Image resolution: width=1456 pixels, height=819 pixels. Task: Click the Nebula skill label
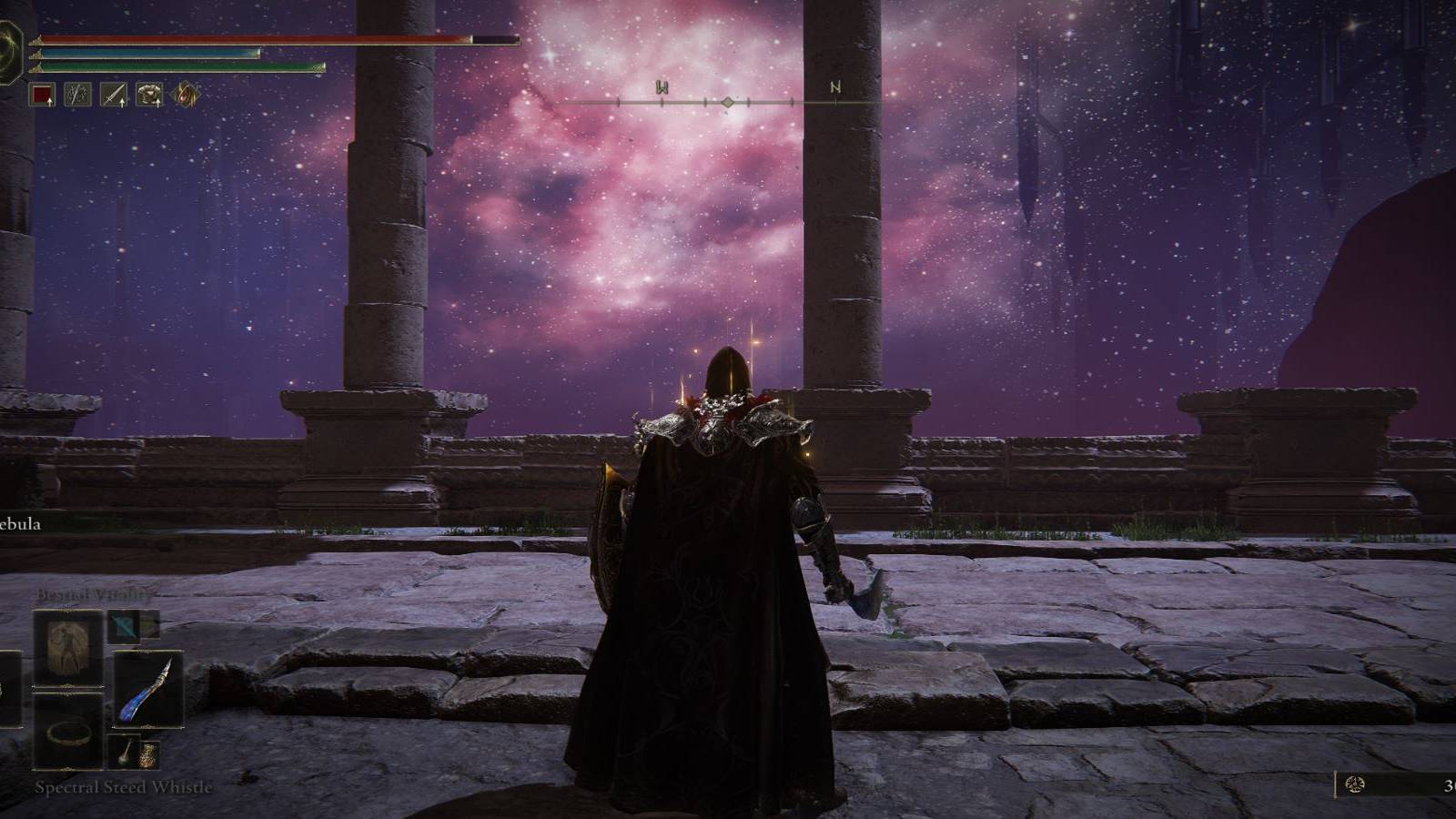[x=20, y=524]
